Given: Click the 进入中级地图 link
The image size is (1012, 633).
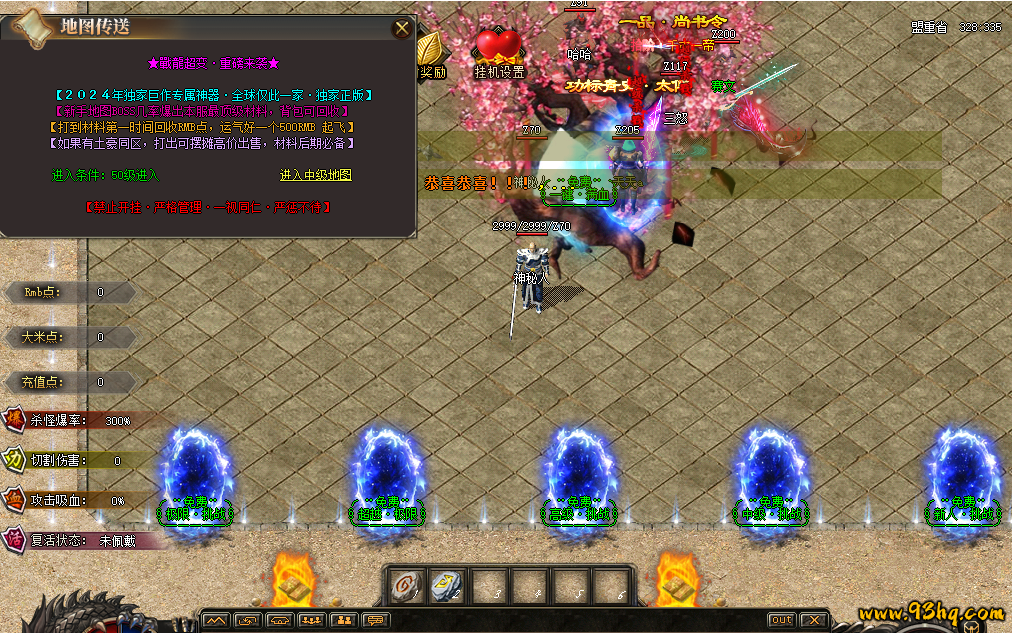Looking at the screenshot, I should tap(315, 175).
